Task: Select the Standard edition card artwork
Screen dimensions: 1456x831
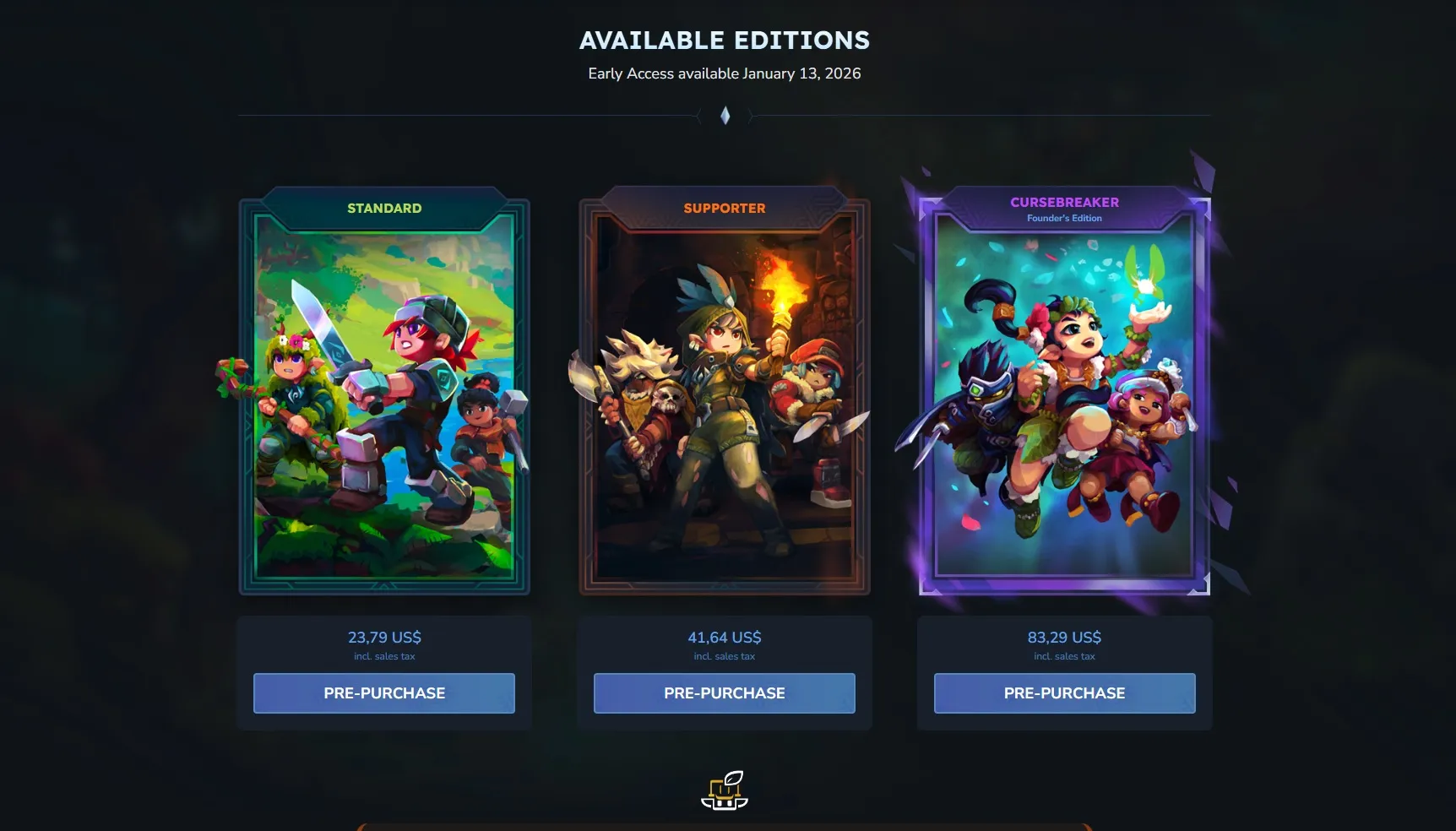Action: point(384,397)
